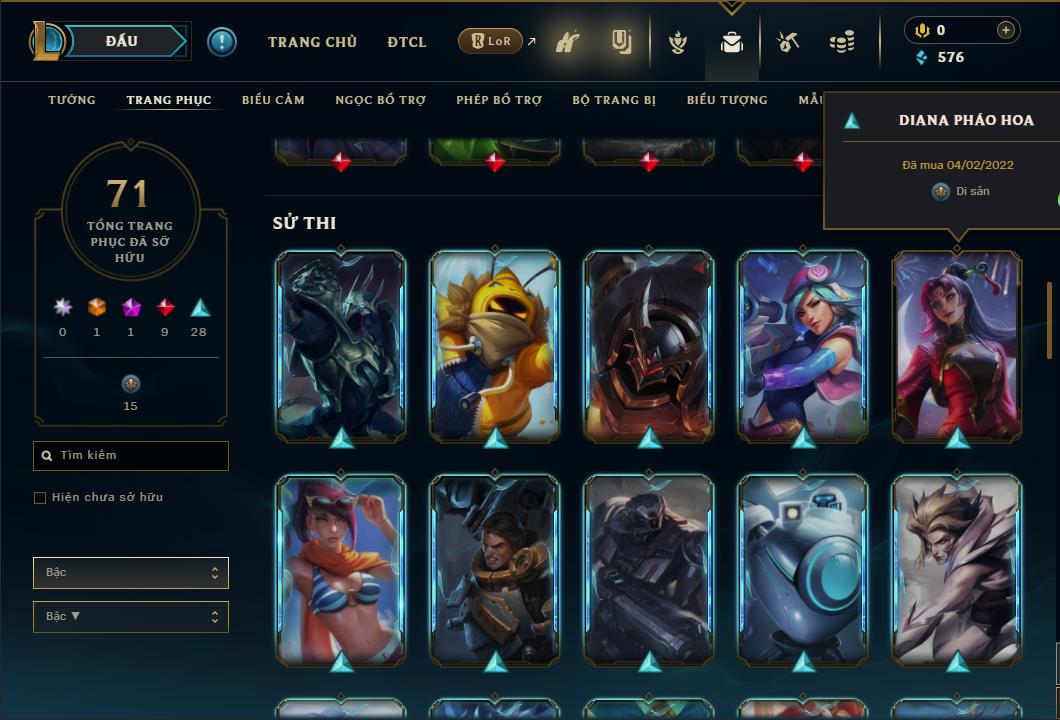Switch to the BIỂU TƯỢNG tab
Viewport: 1060px width, 720px height.
coord(727,100)
